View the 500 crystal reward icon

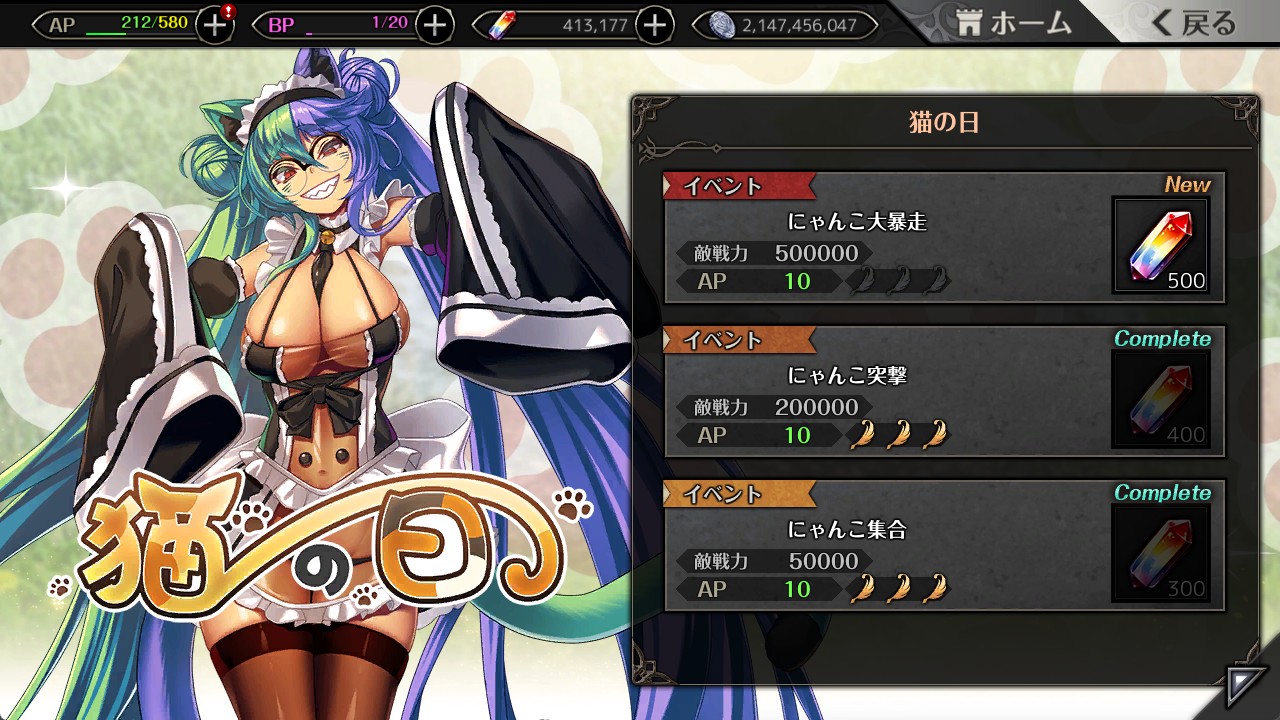point(1161,246)
